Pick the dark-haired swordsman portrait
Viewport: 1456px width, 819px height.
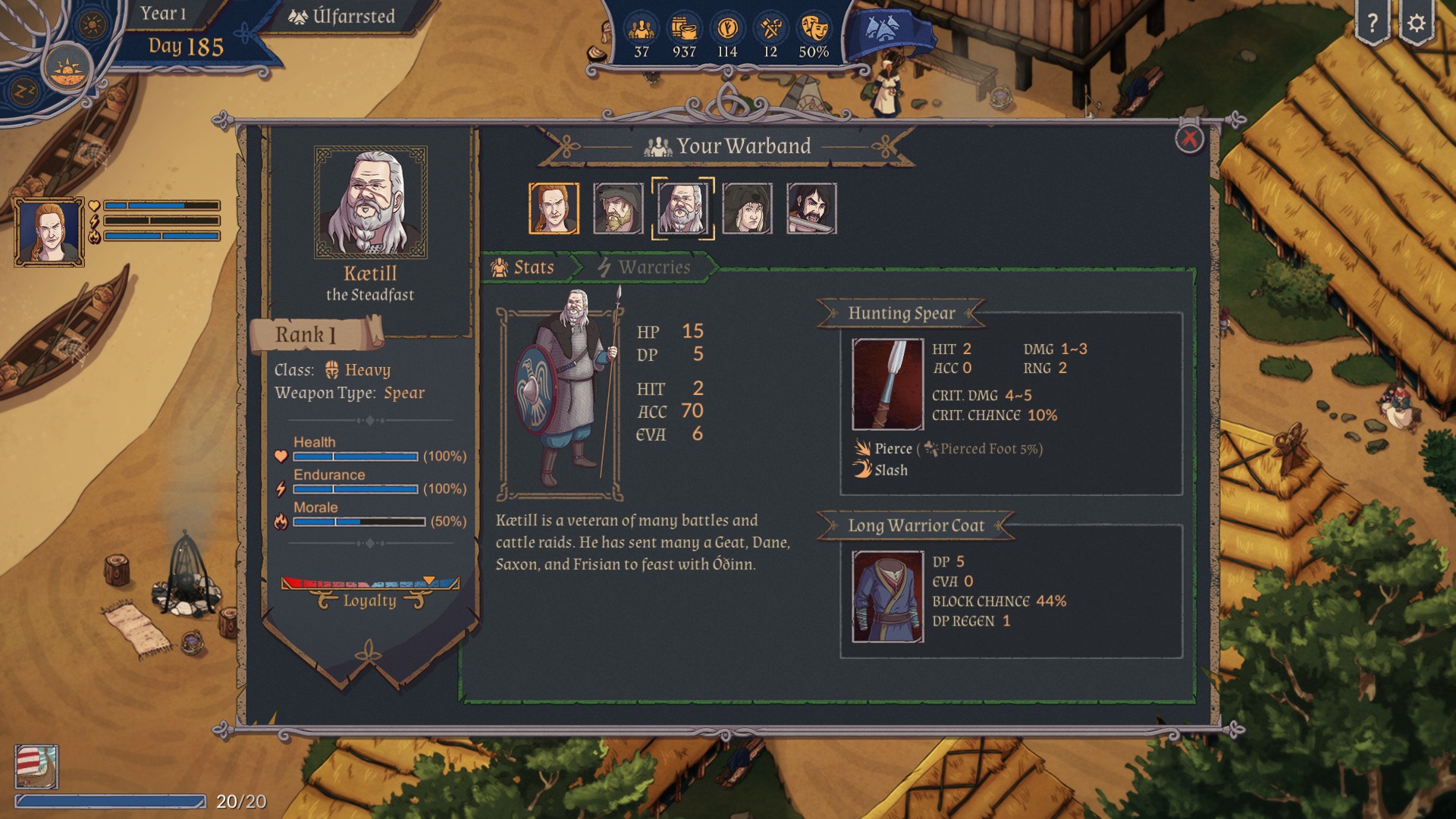click(x=811, y=209)
